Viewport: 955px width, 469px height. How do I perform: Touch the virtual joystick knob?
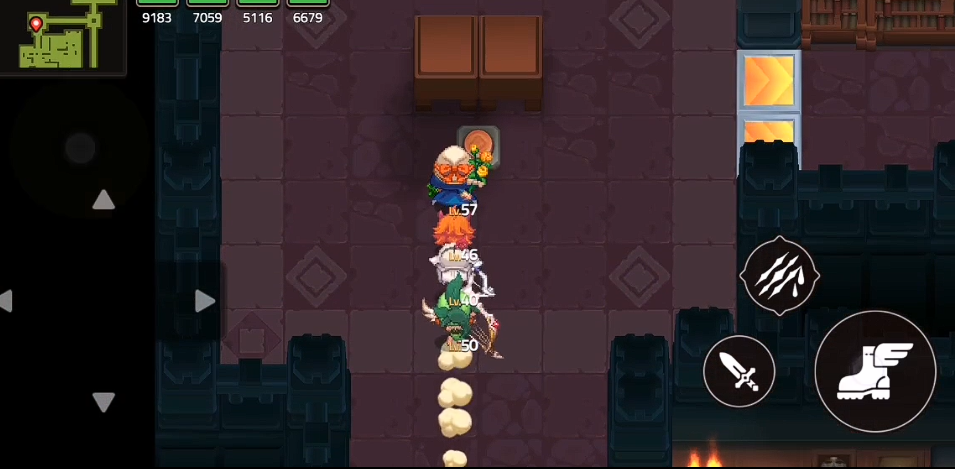[x=80, y=149]
